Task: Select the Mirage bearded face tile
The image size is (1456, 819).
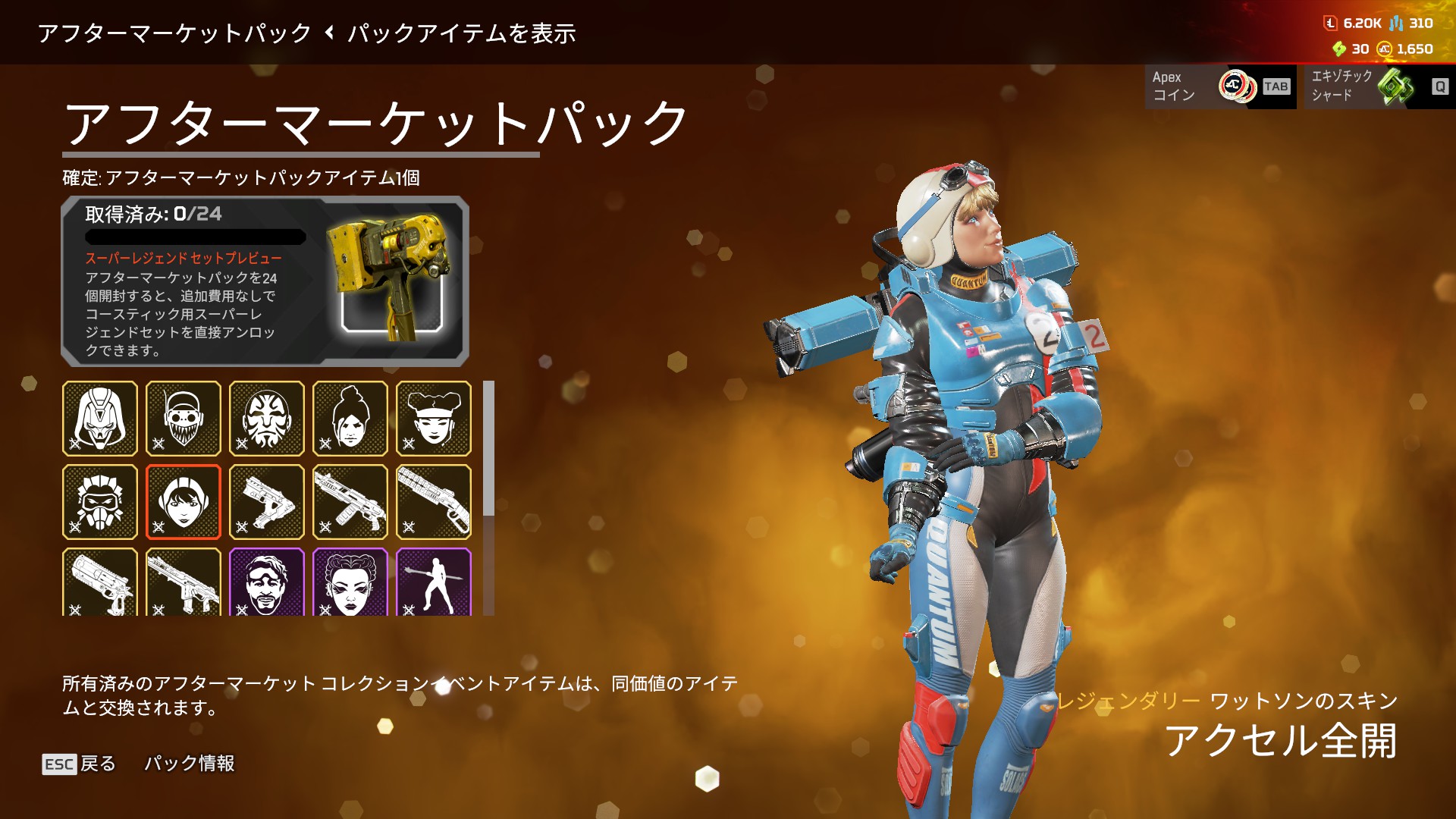Action: (x=267, y=582)
